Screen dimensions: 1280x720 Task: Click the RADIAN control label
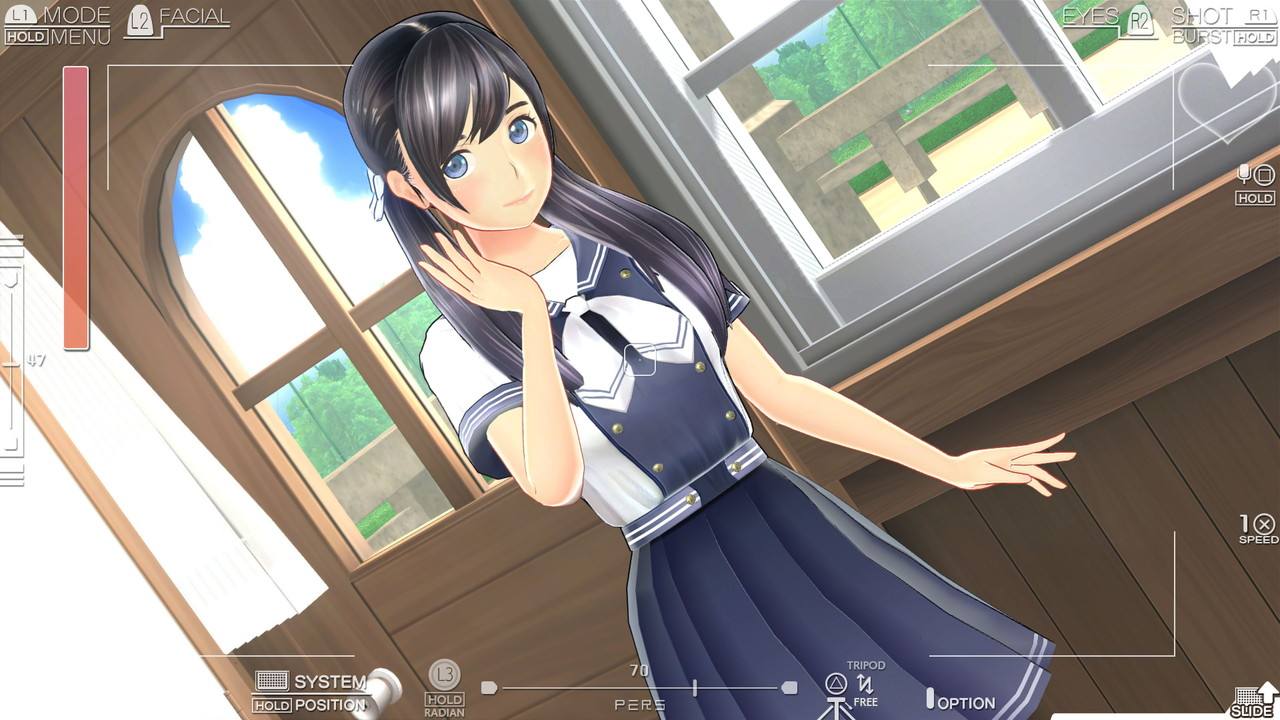444,712
